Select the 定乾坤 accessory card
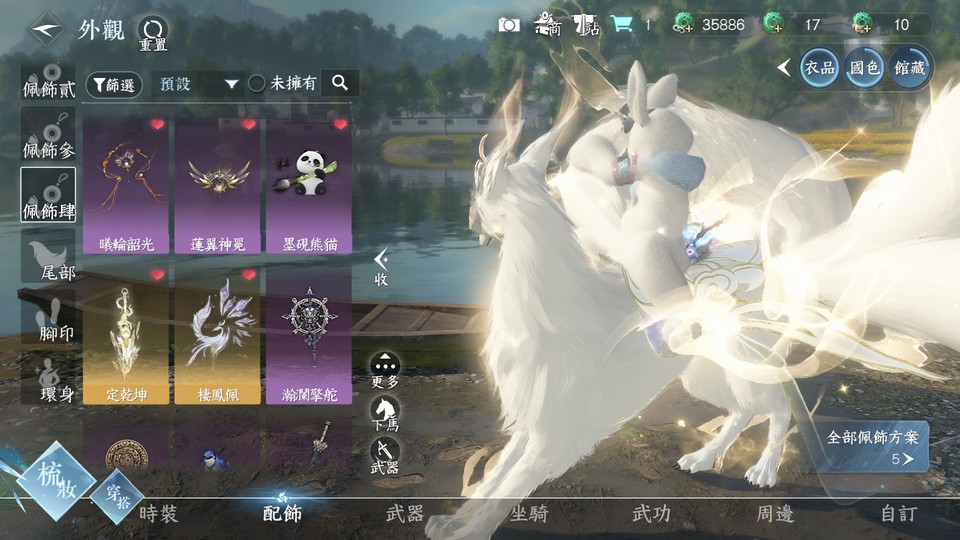The height and width of the screenshot is (540, 960). coord(128,335)
